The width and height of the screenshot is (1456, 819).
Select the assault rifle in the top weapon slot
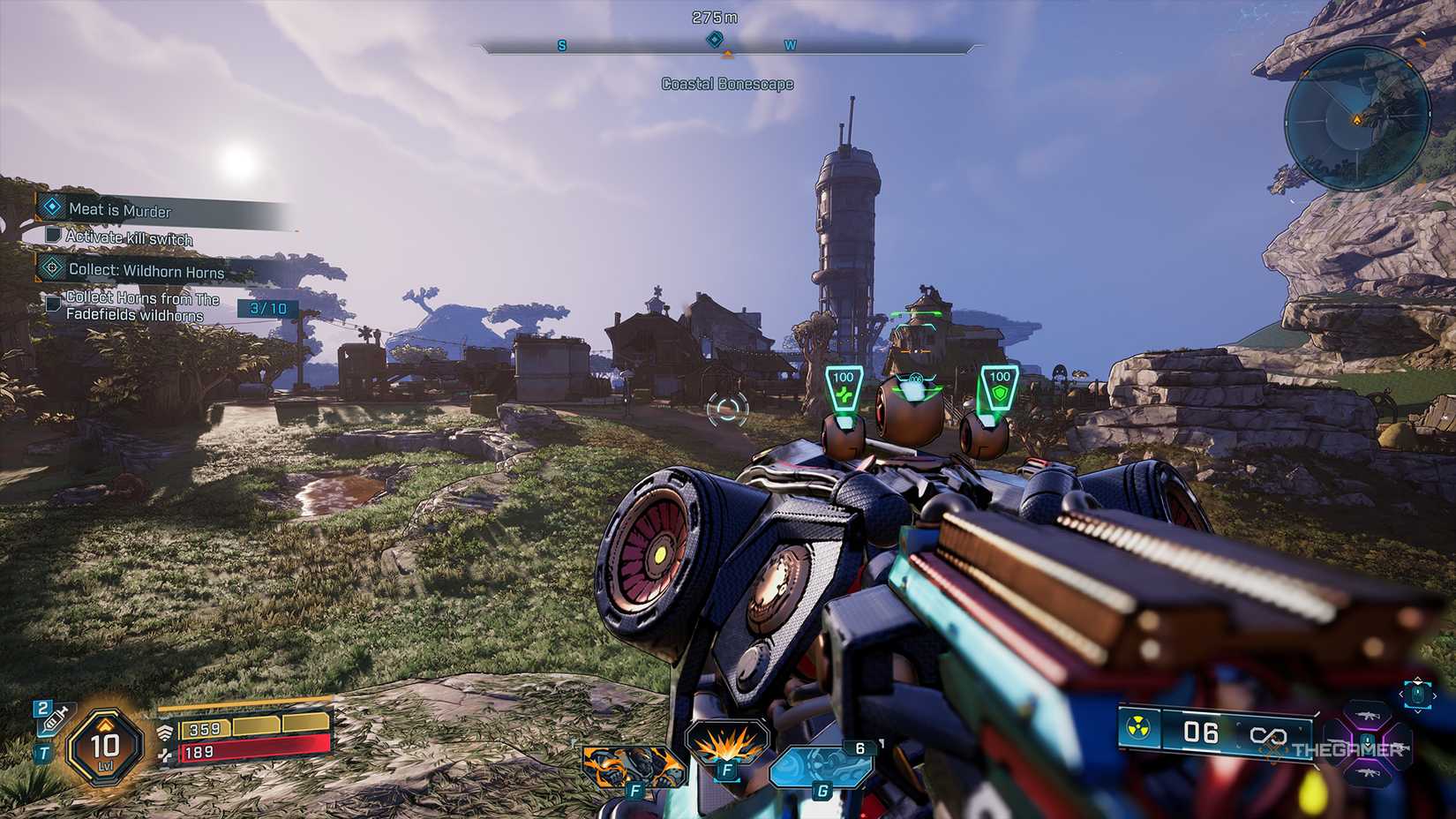coord(1368,716)
